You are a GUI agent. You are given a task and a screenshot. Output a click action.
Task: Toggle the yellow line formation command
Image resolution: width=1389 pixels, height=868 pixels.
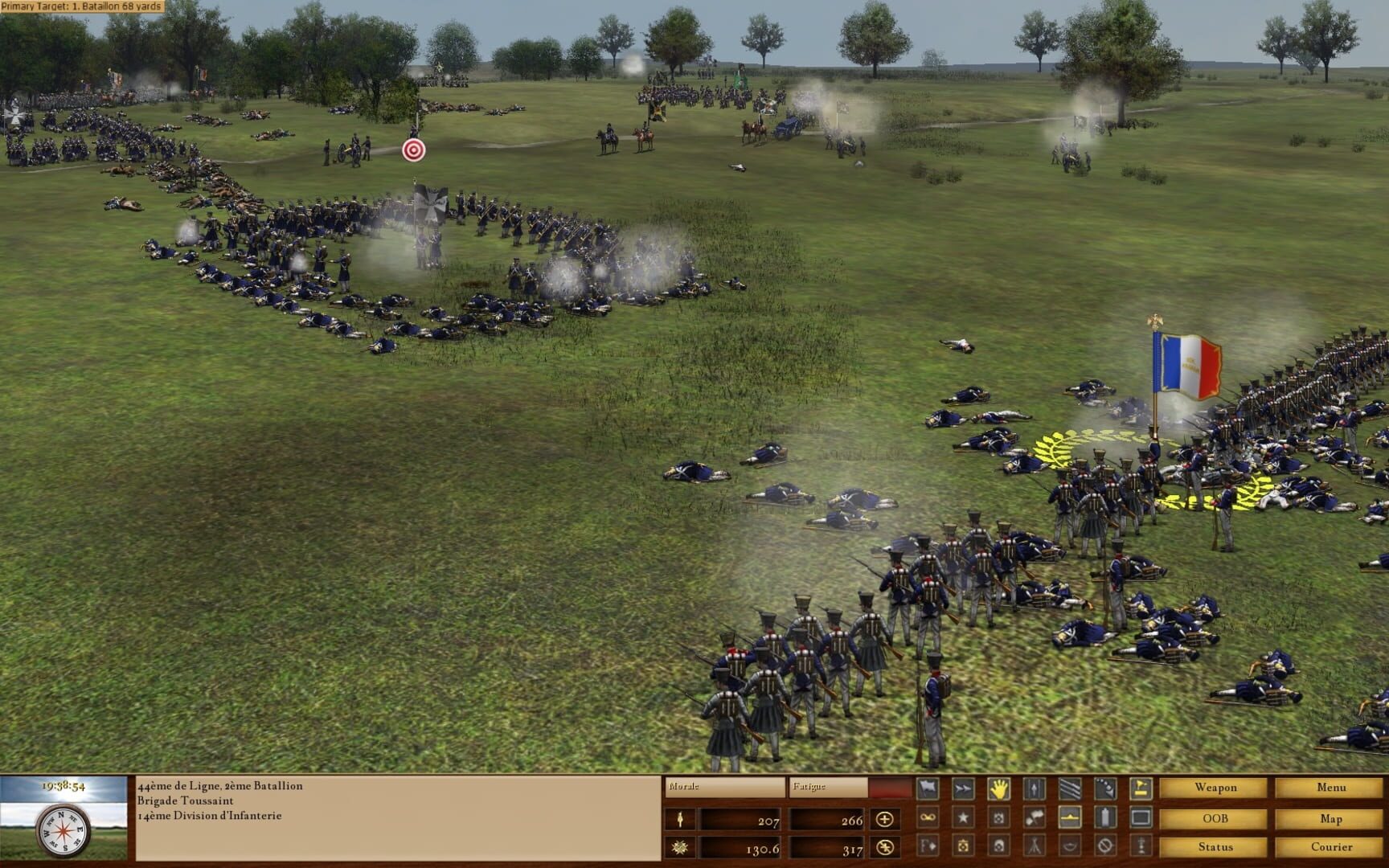[x=1070, y=817]
